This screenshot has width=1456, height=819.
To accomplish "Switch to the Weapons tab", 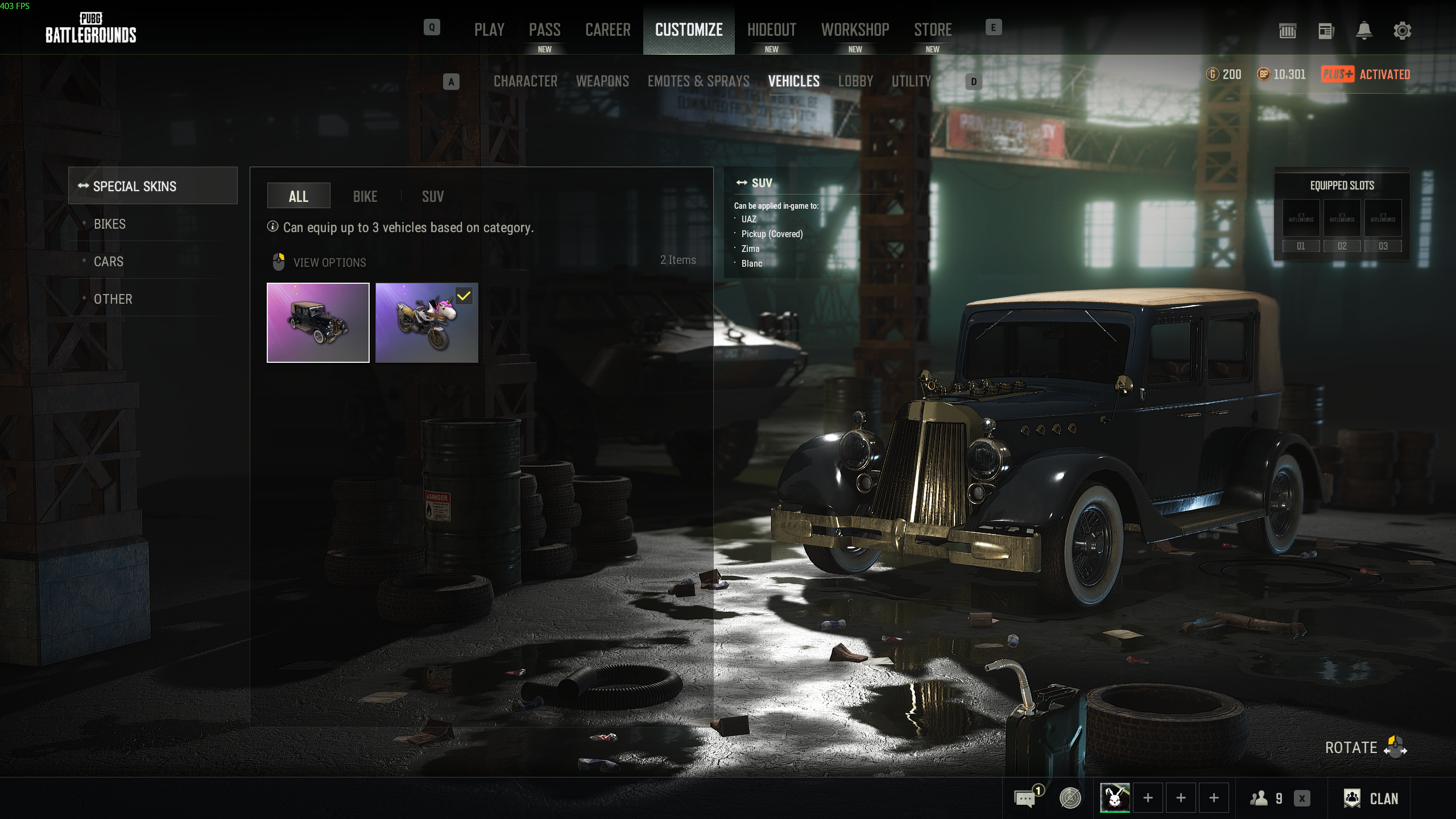I will [x=602, y=81].
